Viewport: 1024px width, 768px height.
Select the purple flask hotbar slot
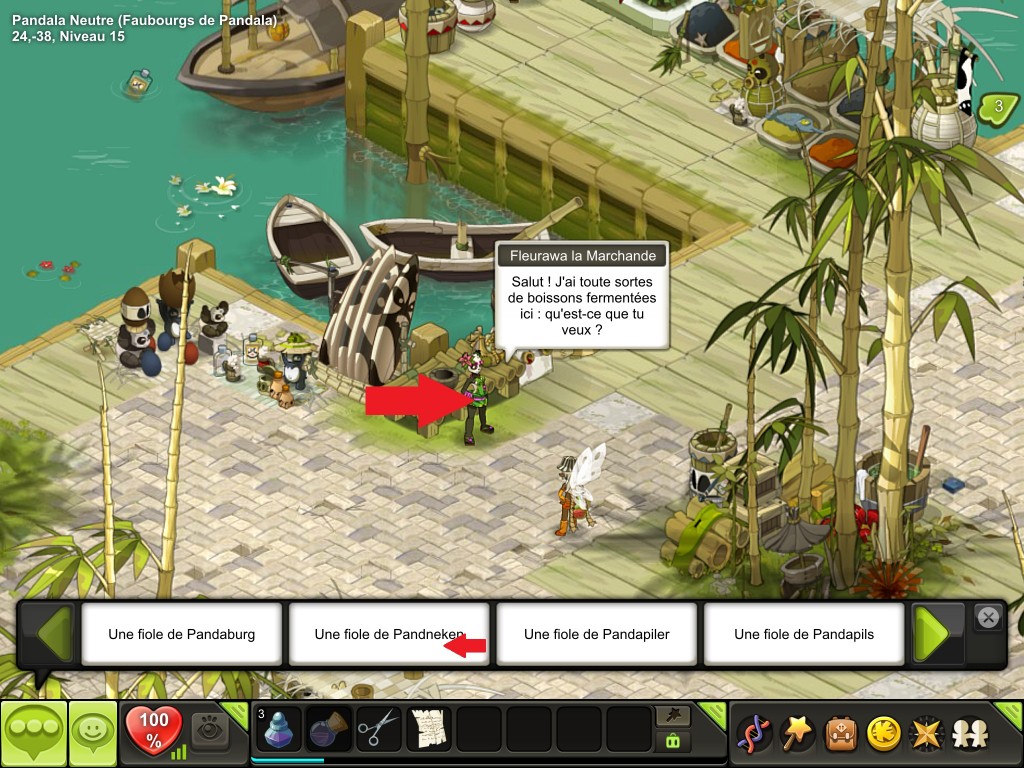[327, 729]
